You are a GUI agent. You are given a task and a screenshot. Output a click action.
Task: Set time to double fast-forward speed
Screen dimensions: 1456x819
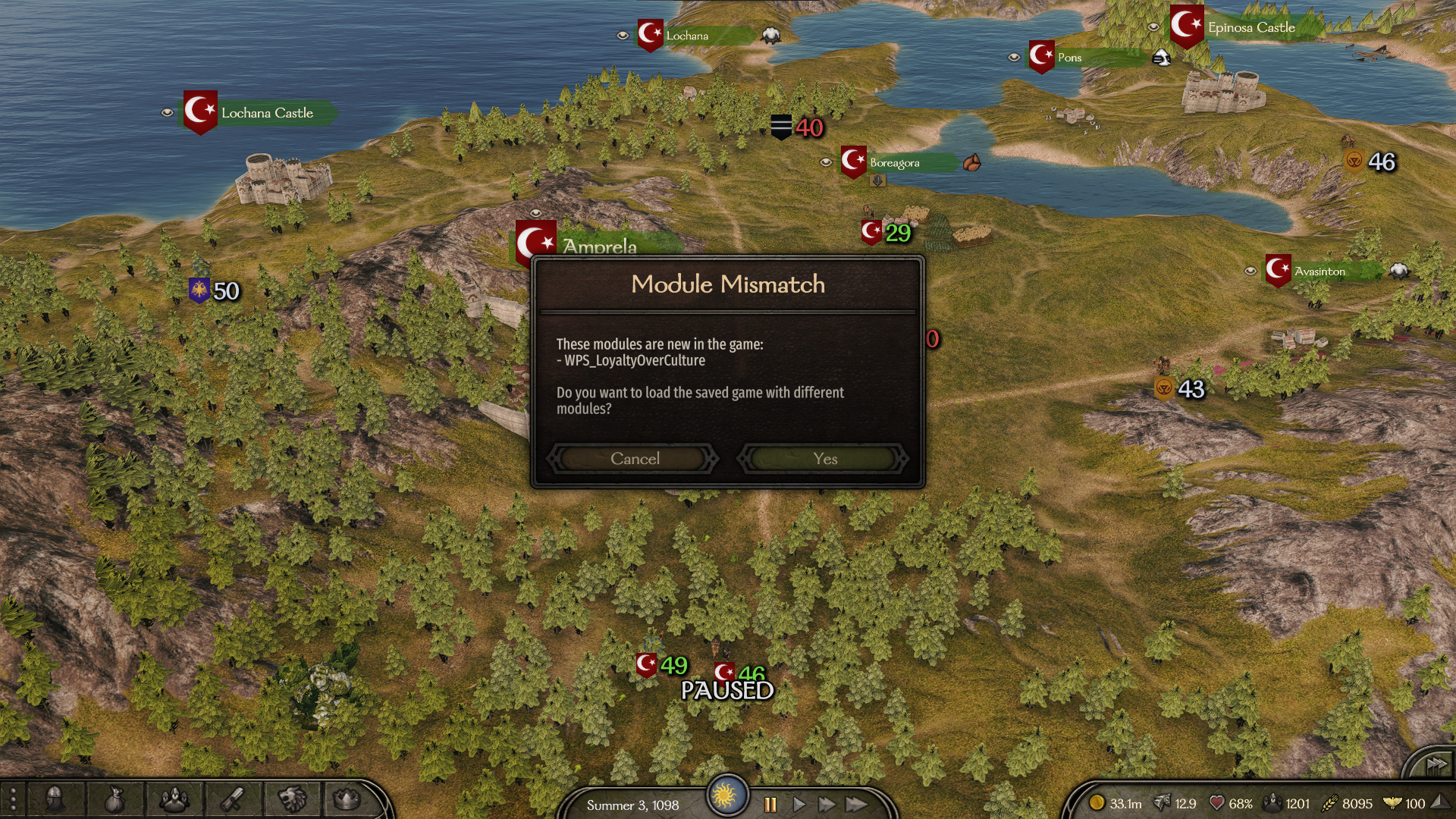827,805
